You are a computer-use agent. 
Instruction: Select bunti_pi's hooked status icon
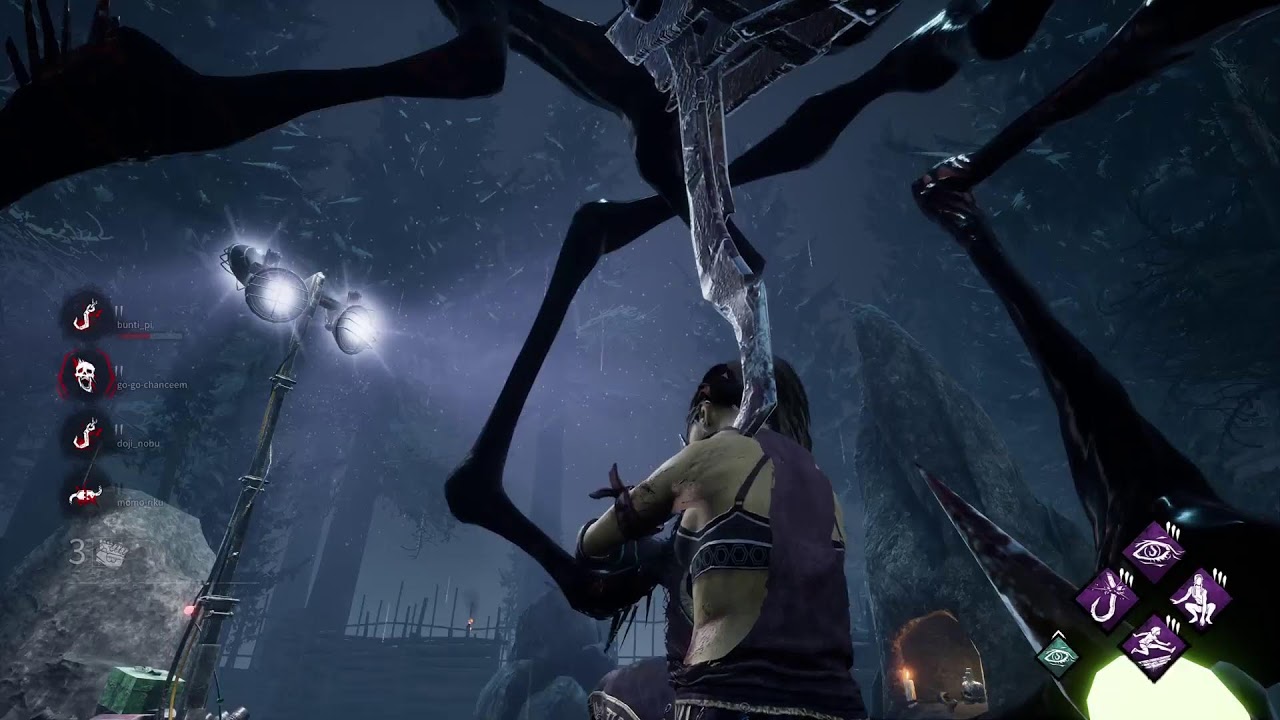(87, 316)
